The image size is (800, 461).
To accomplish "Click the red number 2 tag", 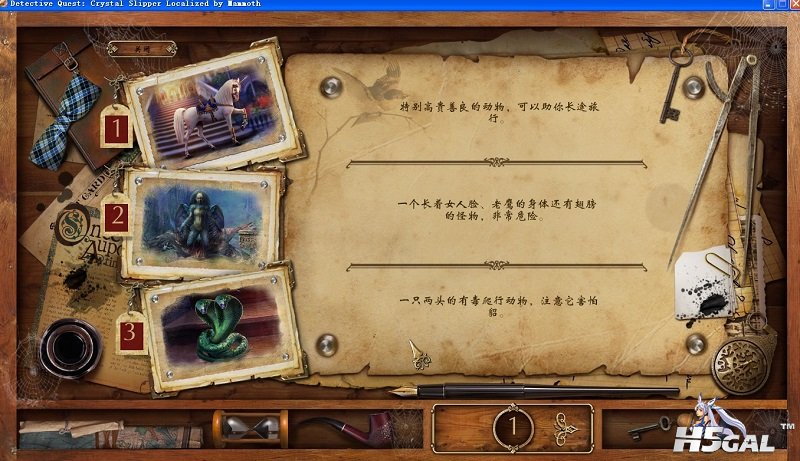I will 118,217.
